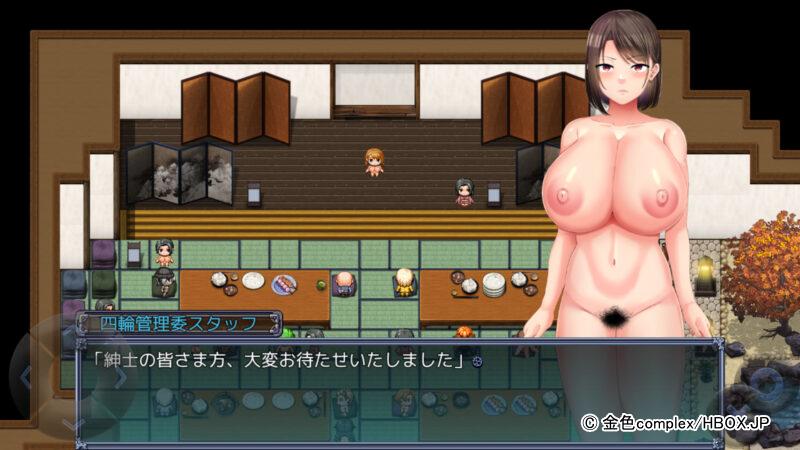The image size is (800, 450).
Task: Tap the virtual d-pad right arrow
Action: [121, 377]
